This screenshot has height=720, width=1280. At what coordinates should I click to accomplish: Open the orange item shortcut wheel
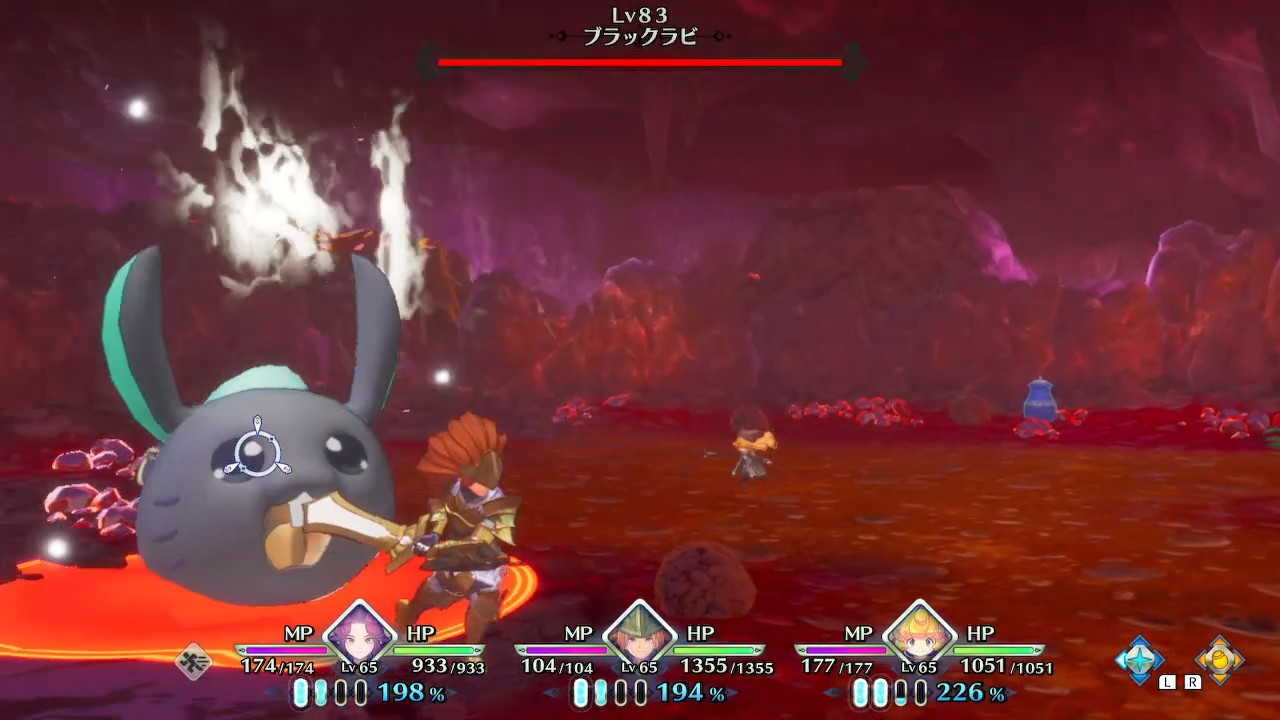[1220, 660]
